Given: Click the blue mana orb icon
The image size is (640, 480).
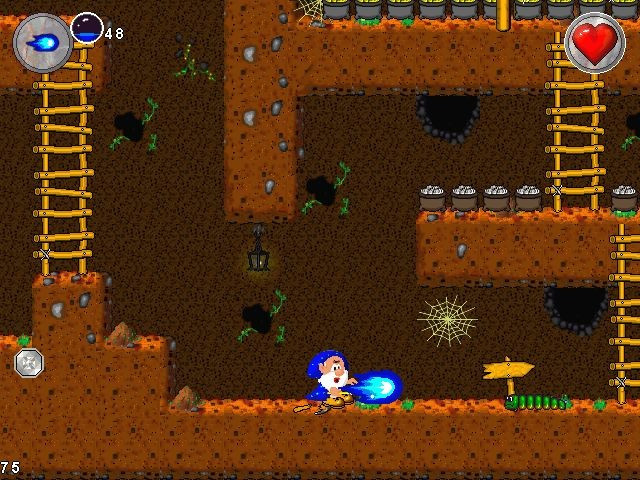Looking at the screenshot, I should coord(87,29).
